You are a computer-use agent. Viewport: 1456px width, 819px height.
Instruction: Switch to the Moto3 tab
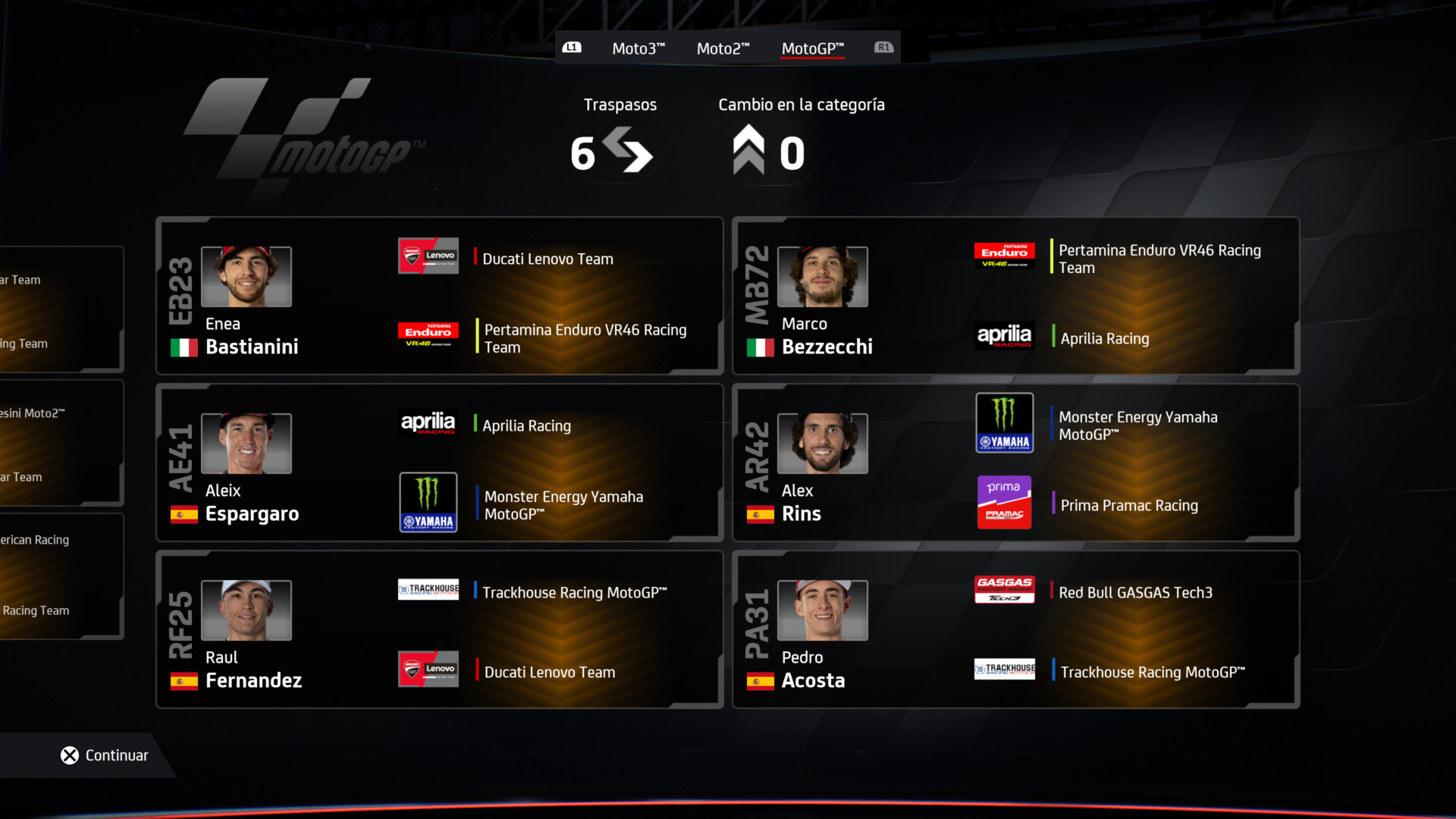(638, 48)
